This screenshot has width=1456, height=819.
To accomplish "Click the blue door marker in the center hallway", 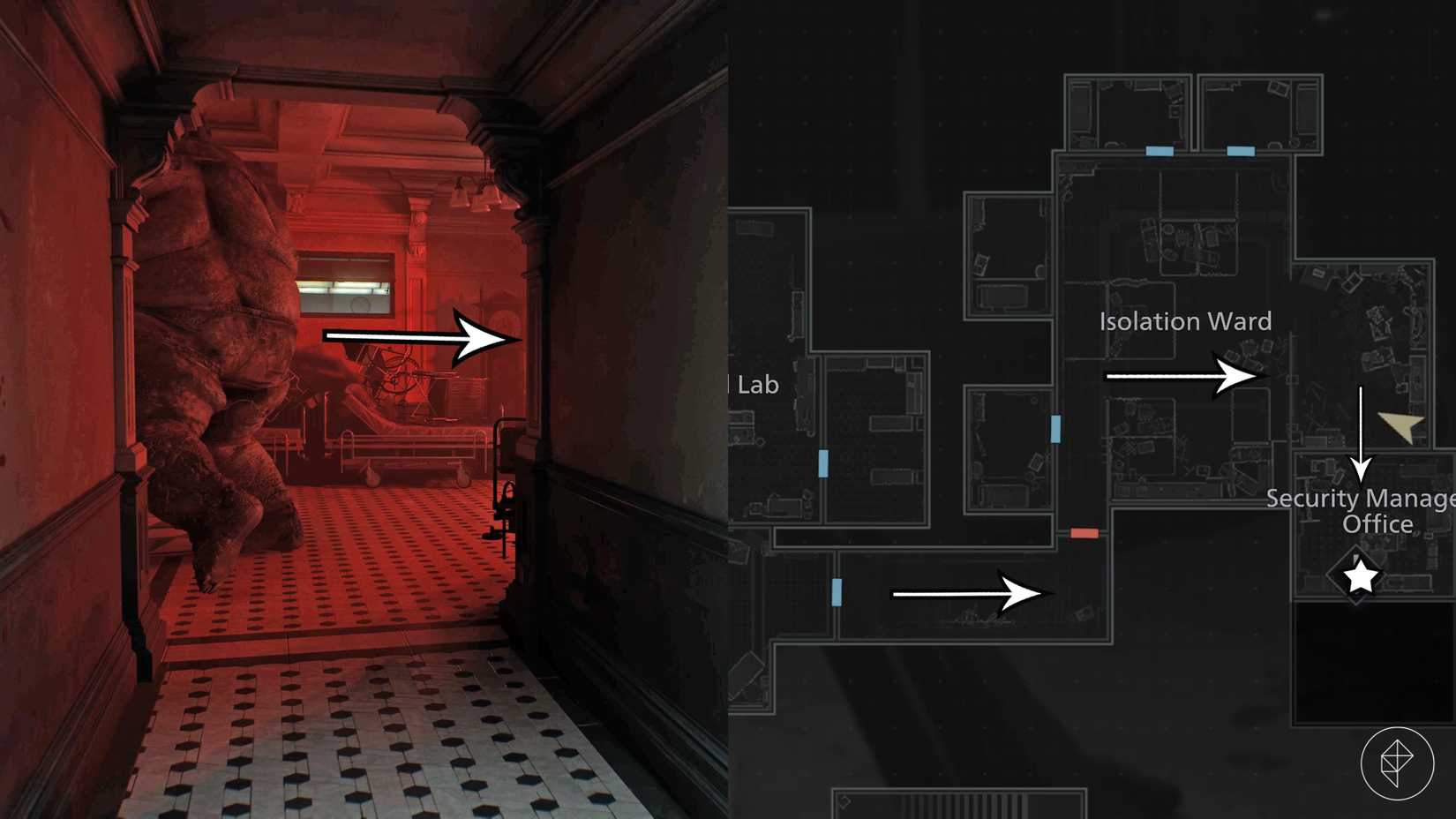I will 1055,430.
